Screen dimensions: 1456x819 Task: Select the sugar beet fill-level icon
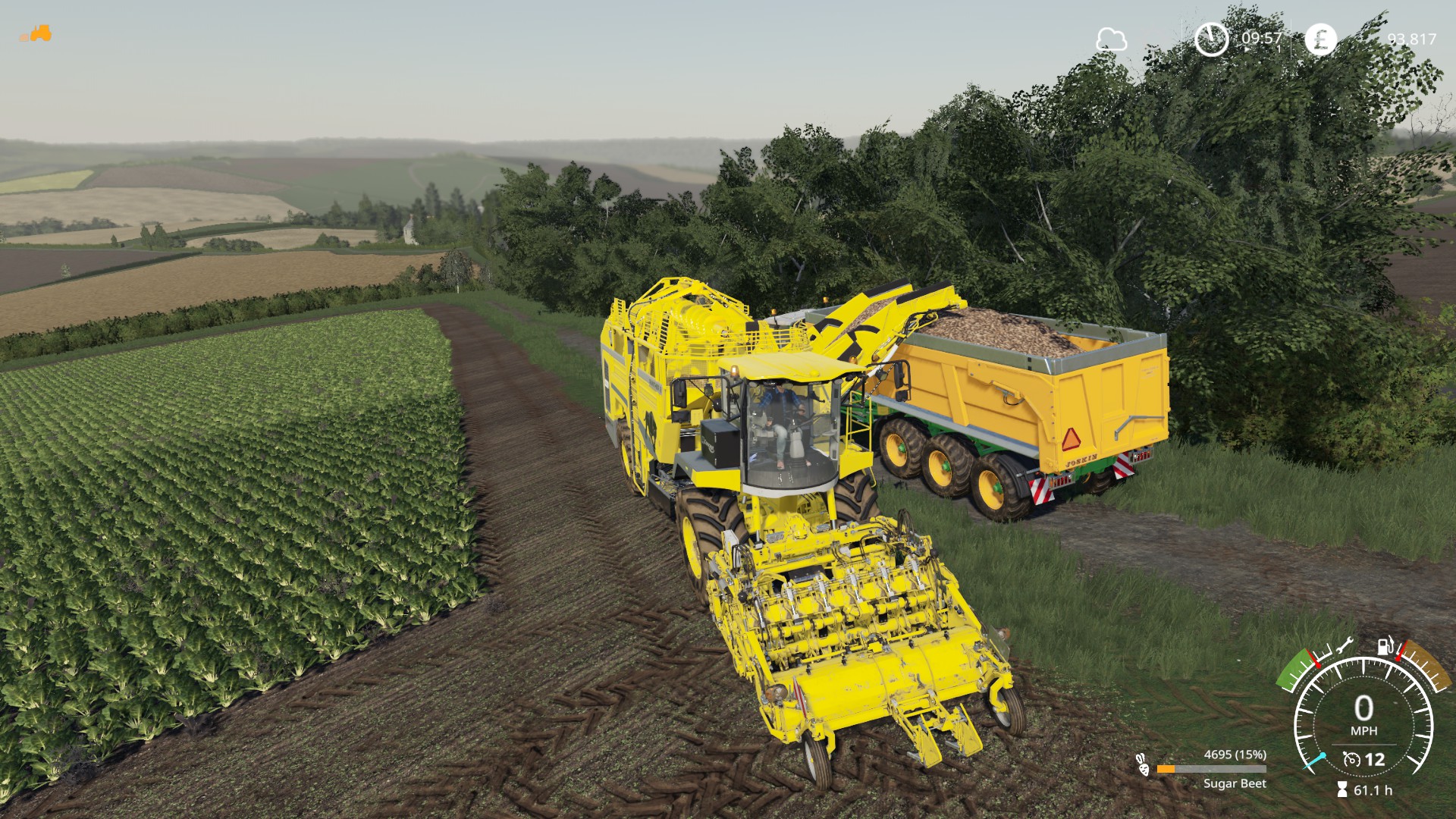(1142, 764)
